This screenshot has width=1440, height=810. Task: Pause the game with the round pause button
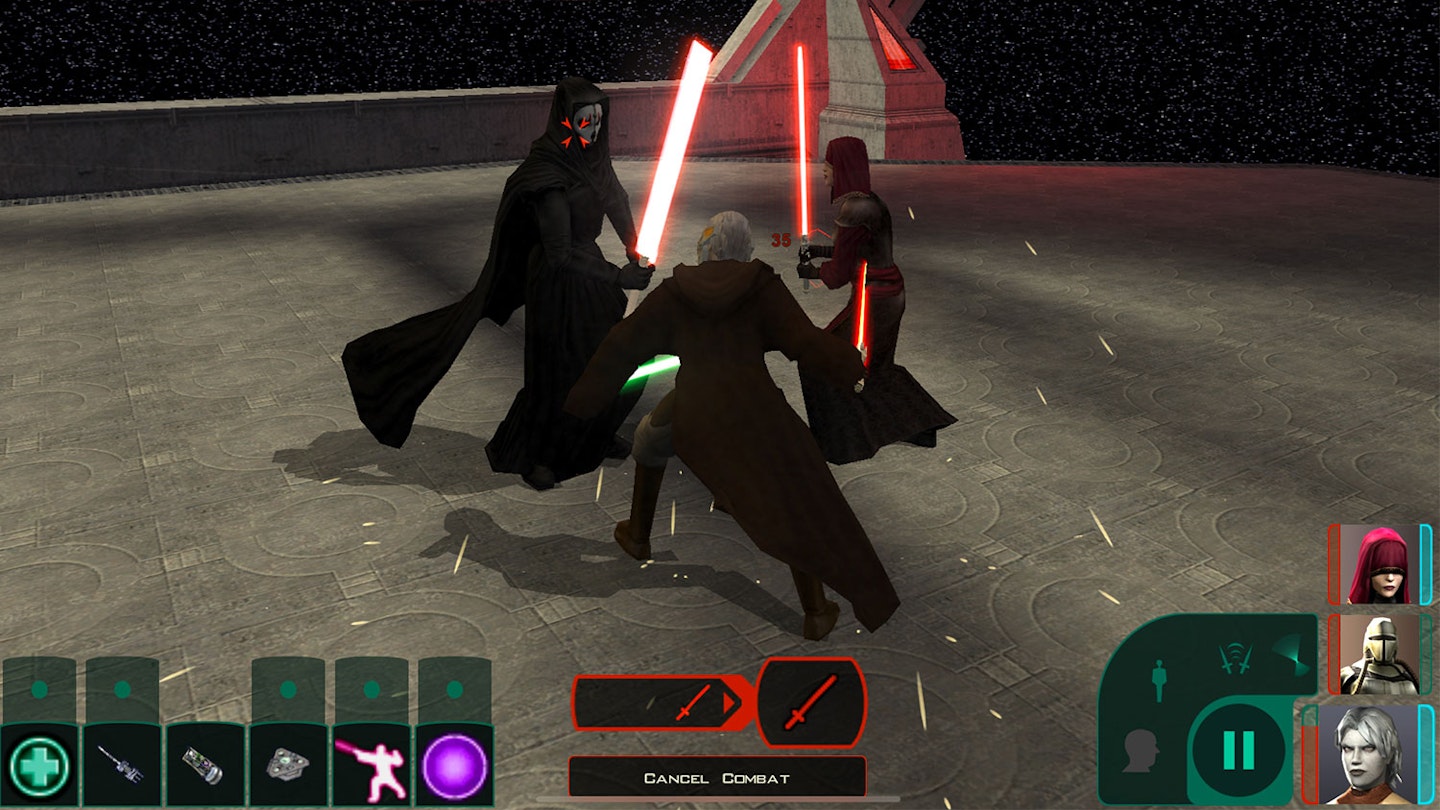(x=1238, y=750)
